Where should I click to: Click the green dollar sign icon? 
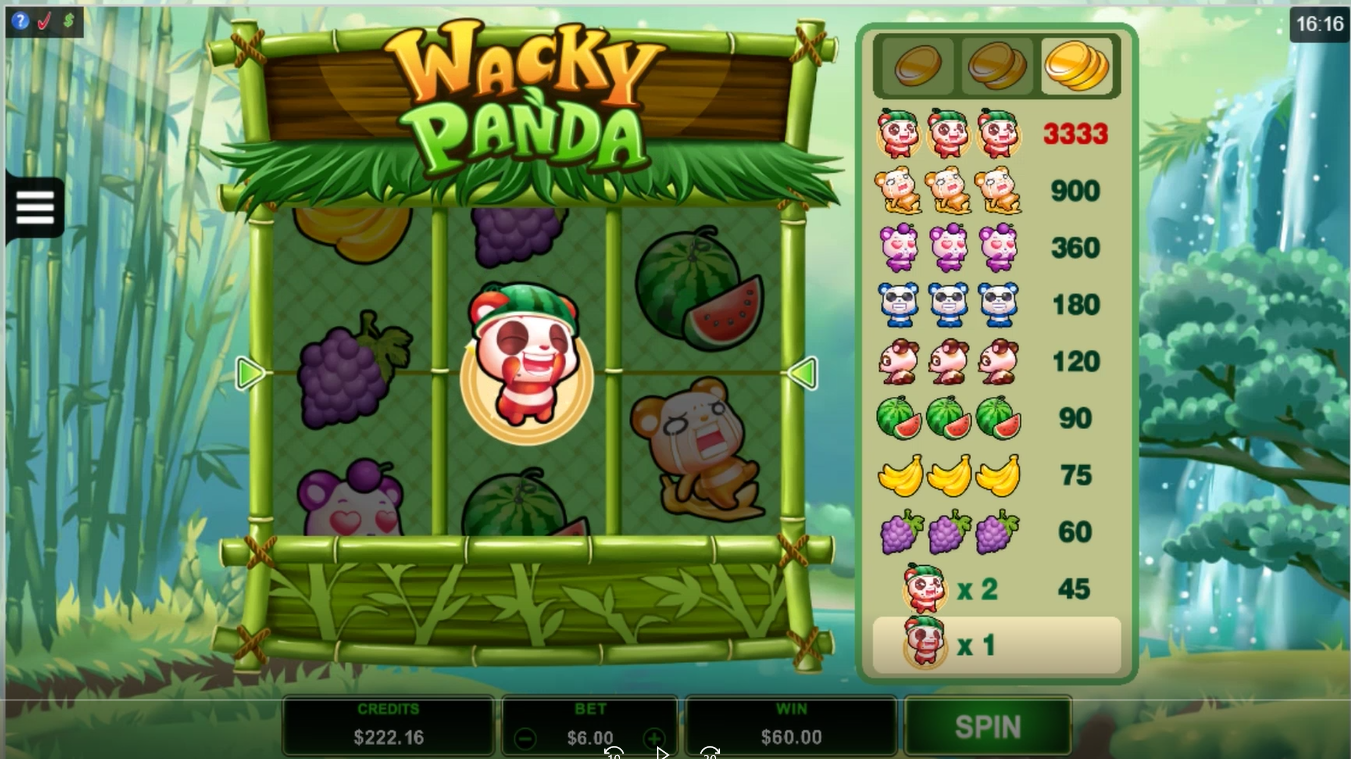click(x=68, y=20)
